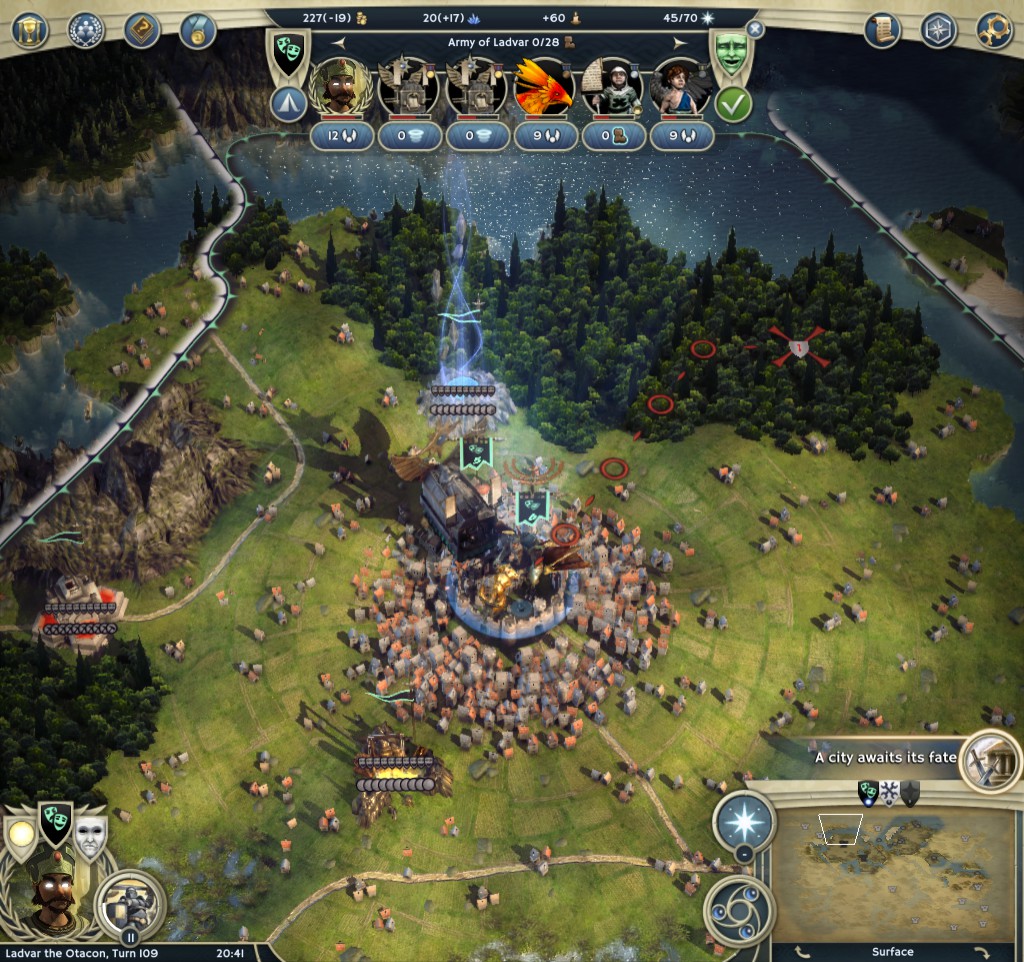Image resolution: width=1024 pixels, height=962 pixels.
Task: Select the bearded hero leader portrait
Action: click(341, 88)
